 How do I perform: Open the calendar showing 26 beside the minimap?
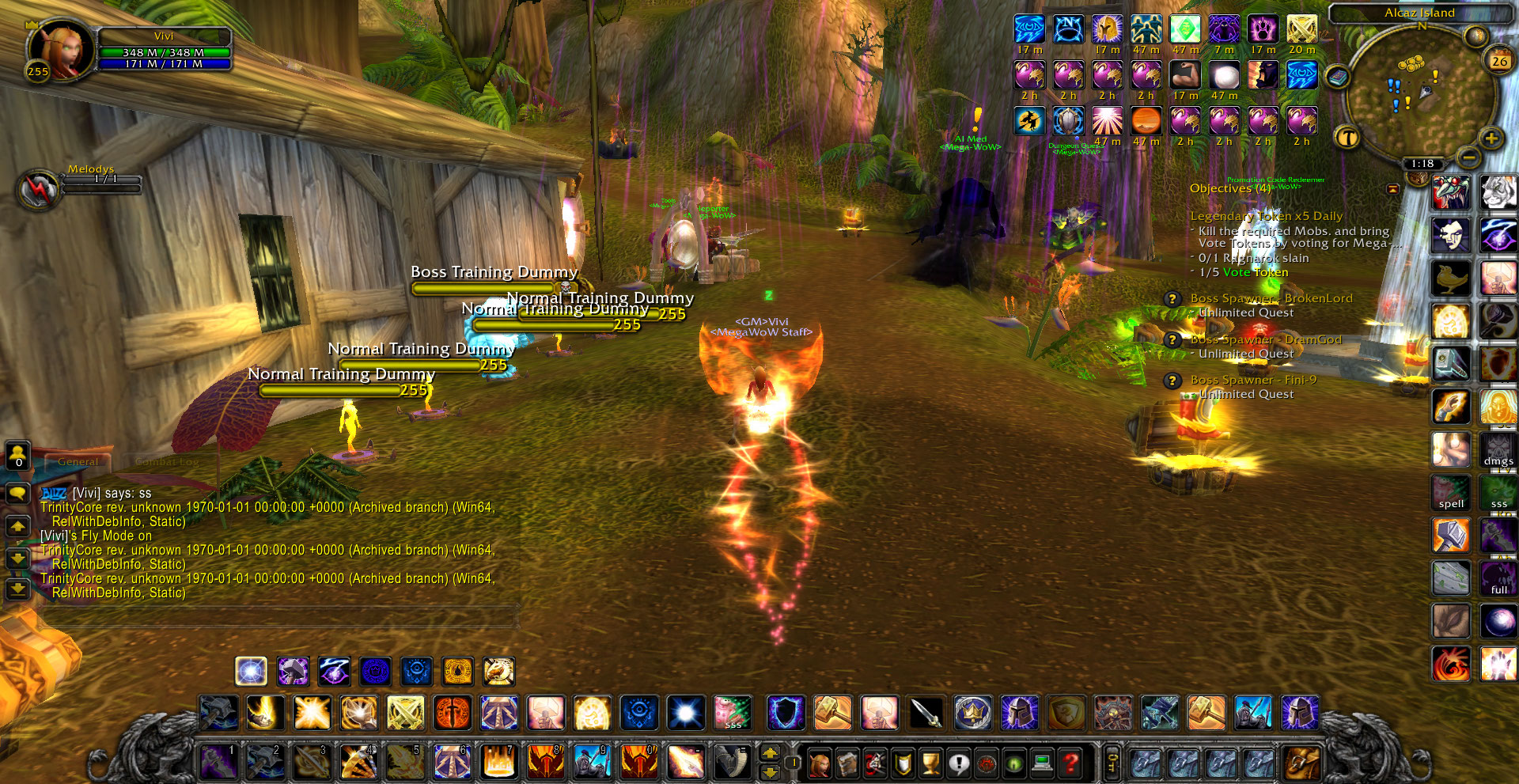tap(1499, 61)
